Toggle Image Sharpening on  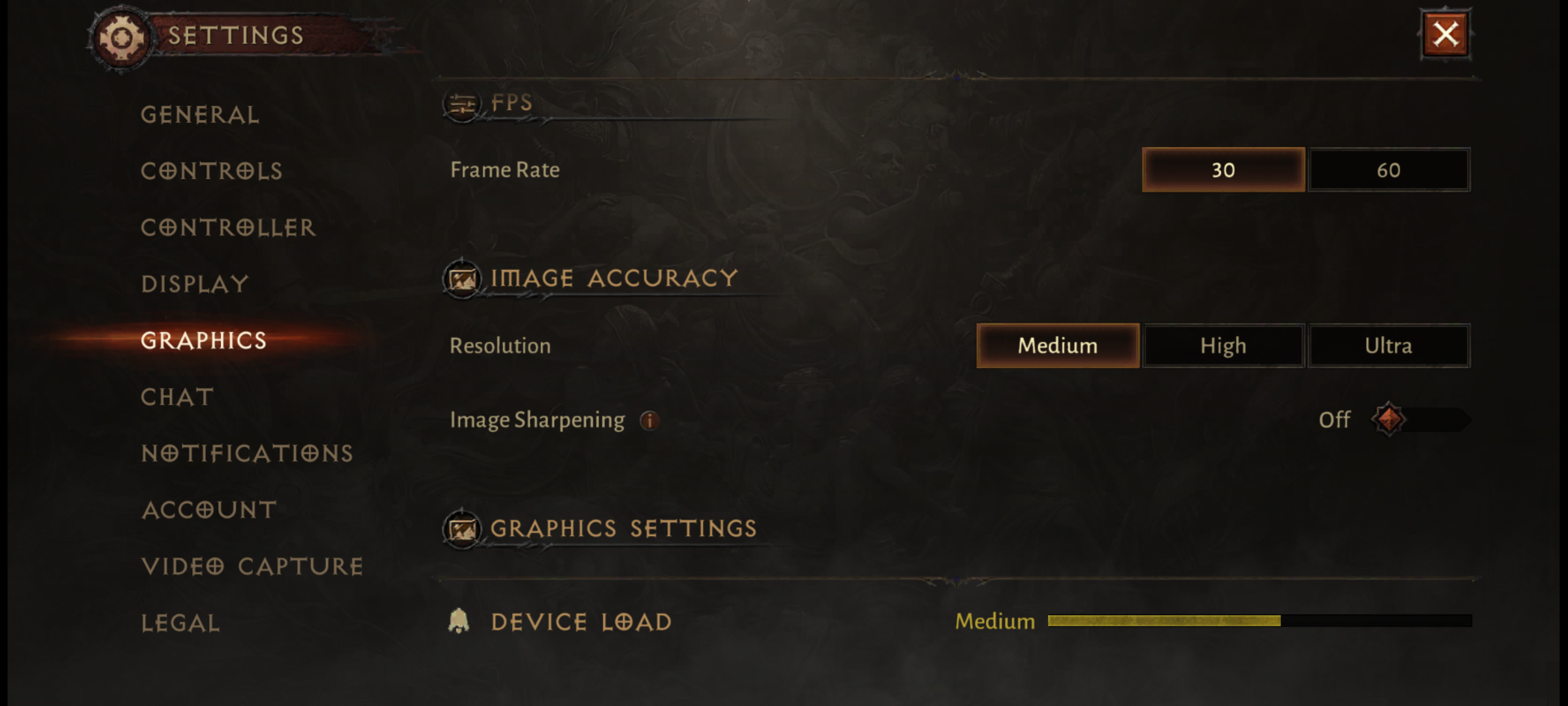click(x=1418, y=420)
